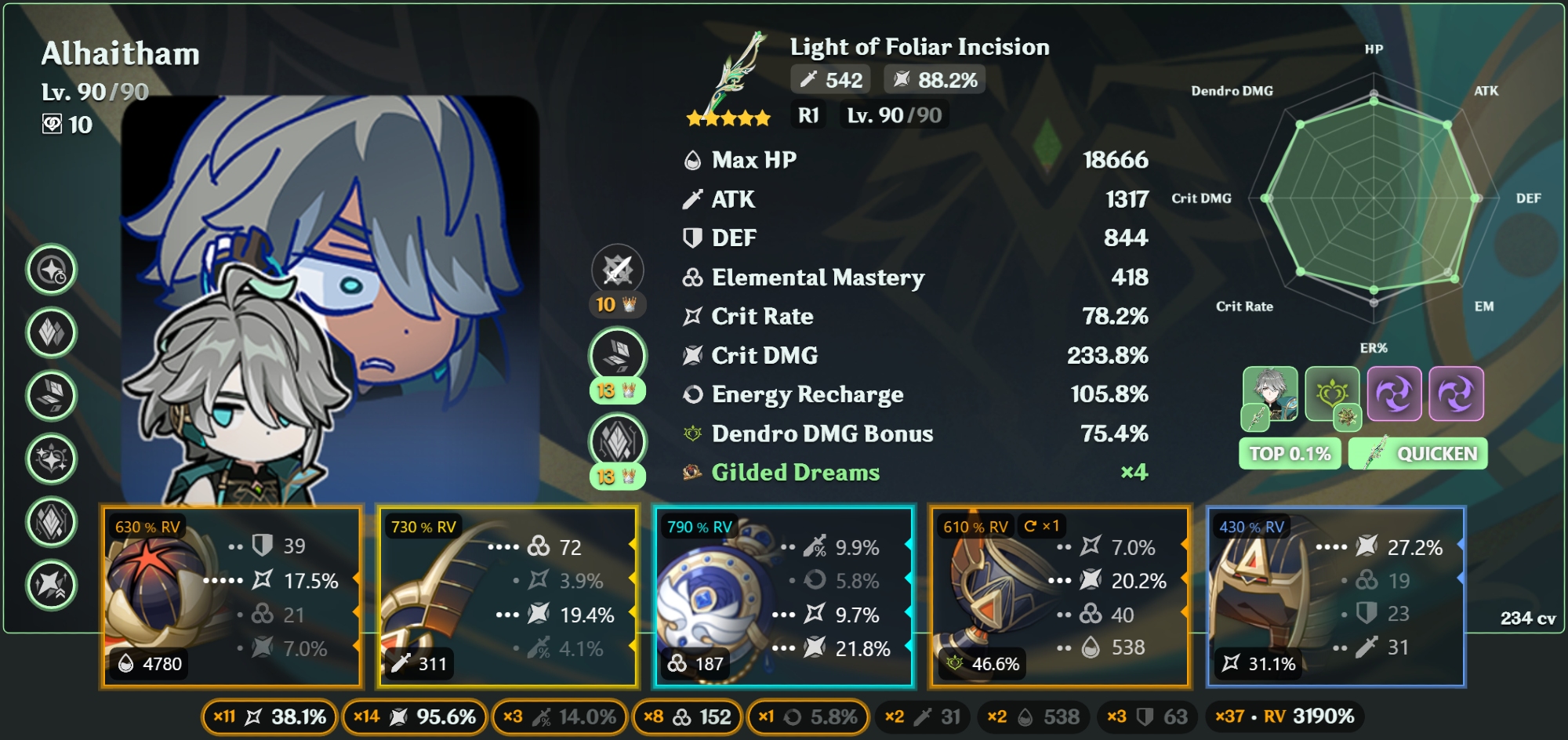
Task: Open the TOP 0.1% ranking badge
Action: click(1290, 454)
